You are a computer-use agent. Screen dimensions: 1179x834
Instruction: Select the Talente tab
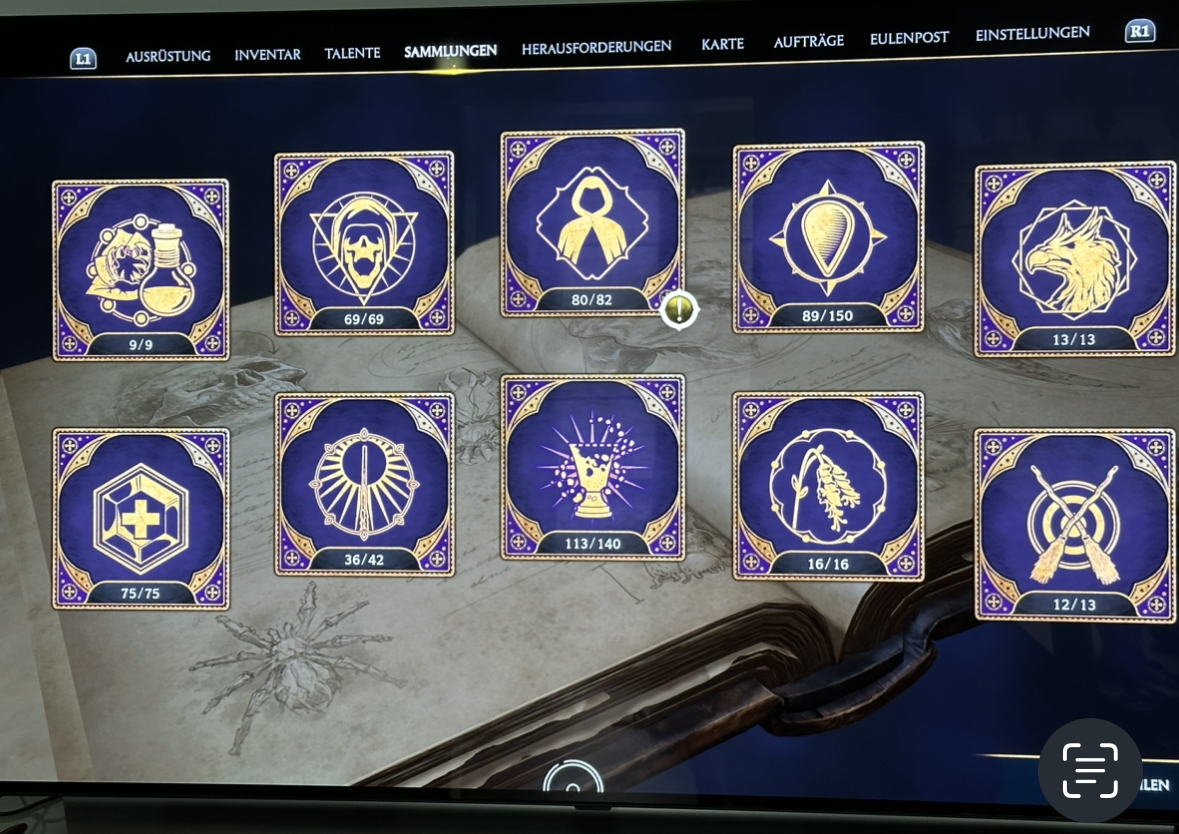(352, 53)
